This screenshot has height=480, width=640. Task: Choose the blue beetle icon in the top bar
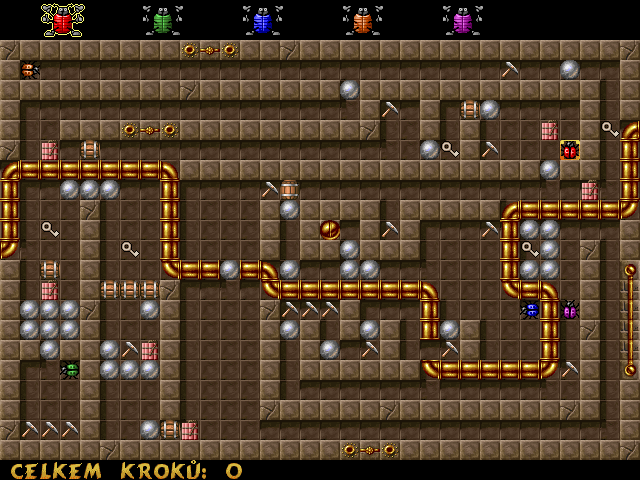tap(262, 19)
